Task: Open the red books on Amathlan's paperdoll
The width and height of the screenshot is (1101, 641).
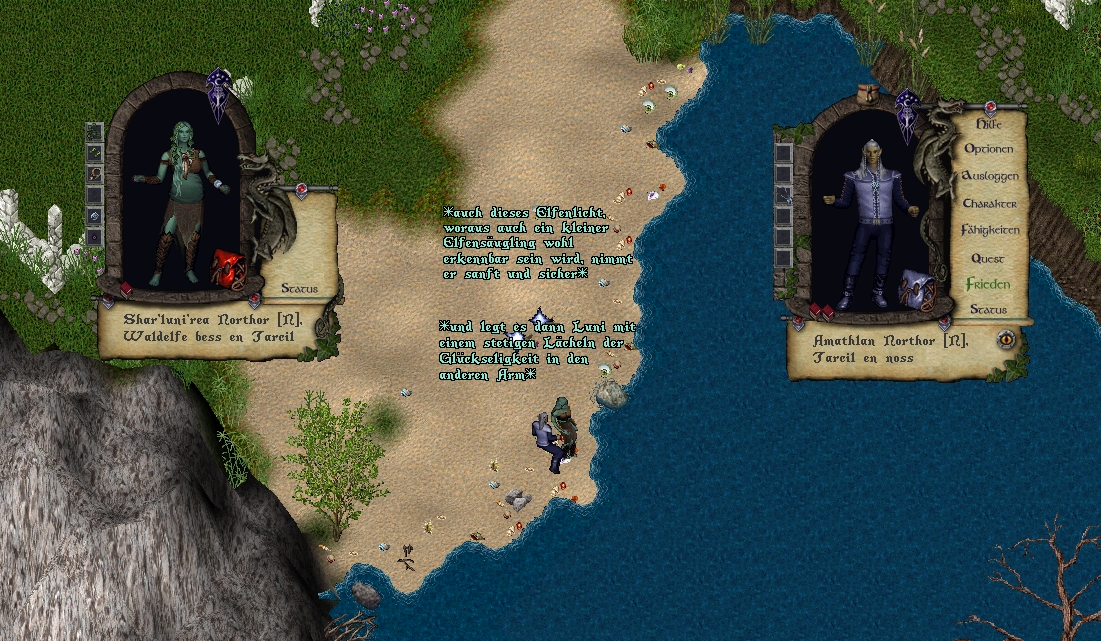Action: point(821,311)
